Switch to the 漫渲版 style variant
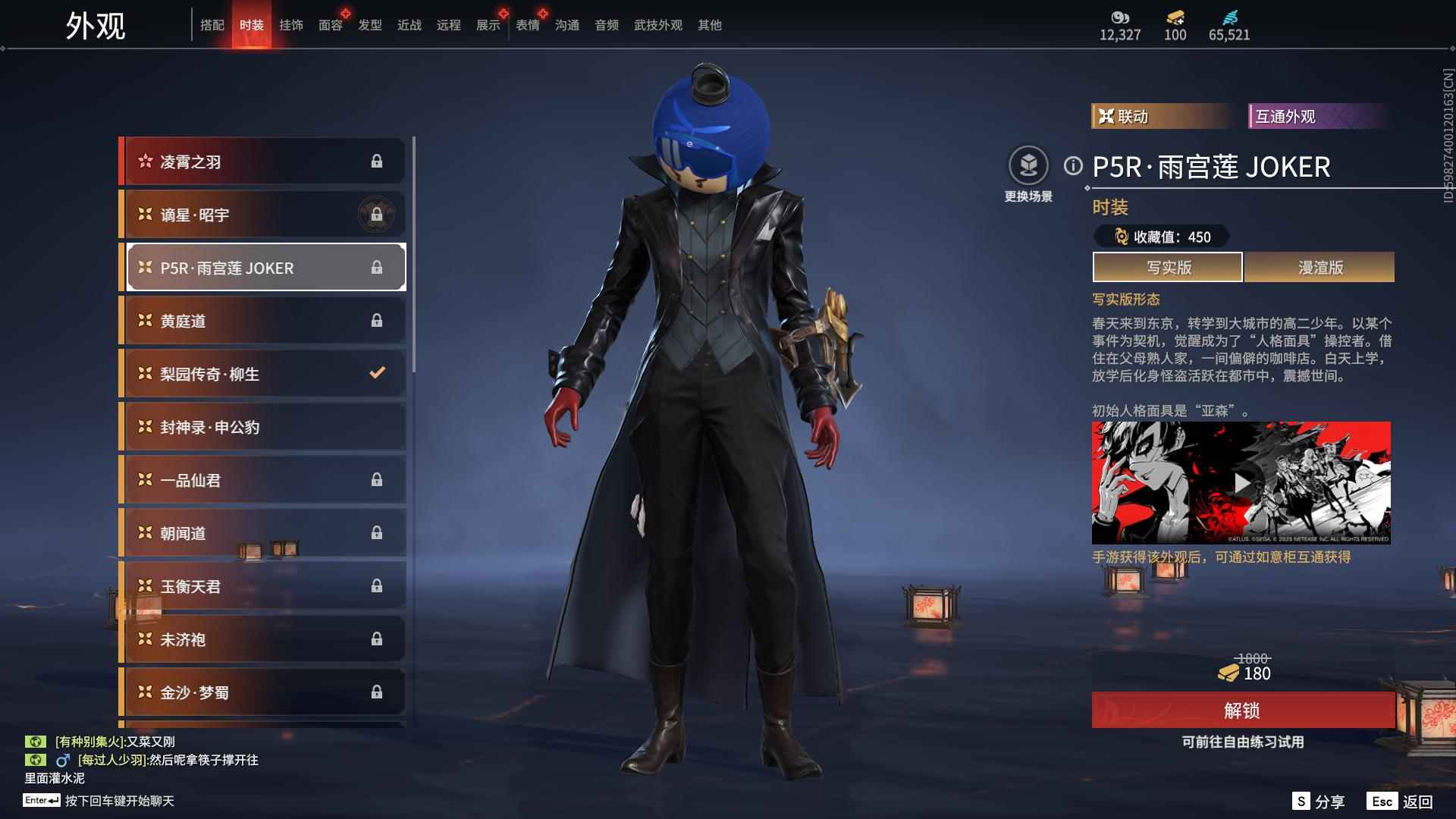 (x=1319, y=268)
